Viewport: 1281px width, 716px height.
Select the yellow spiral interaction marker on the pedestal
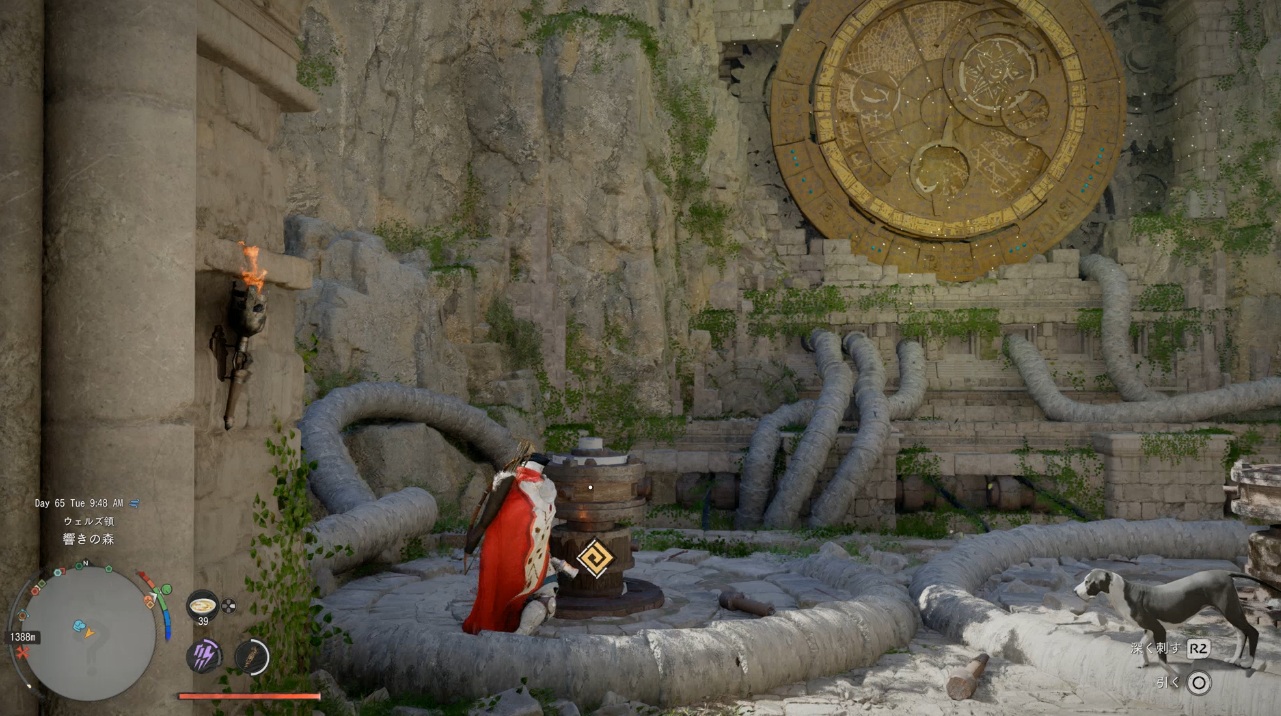click(594, 559)
